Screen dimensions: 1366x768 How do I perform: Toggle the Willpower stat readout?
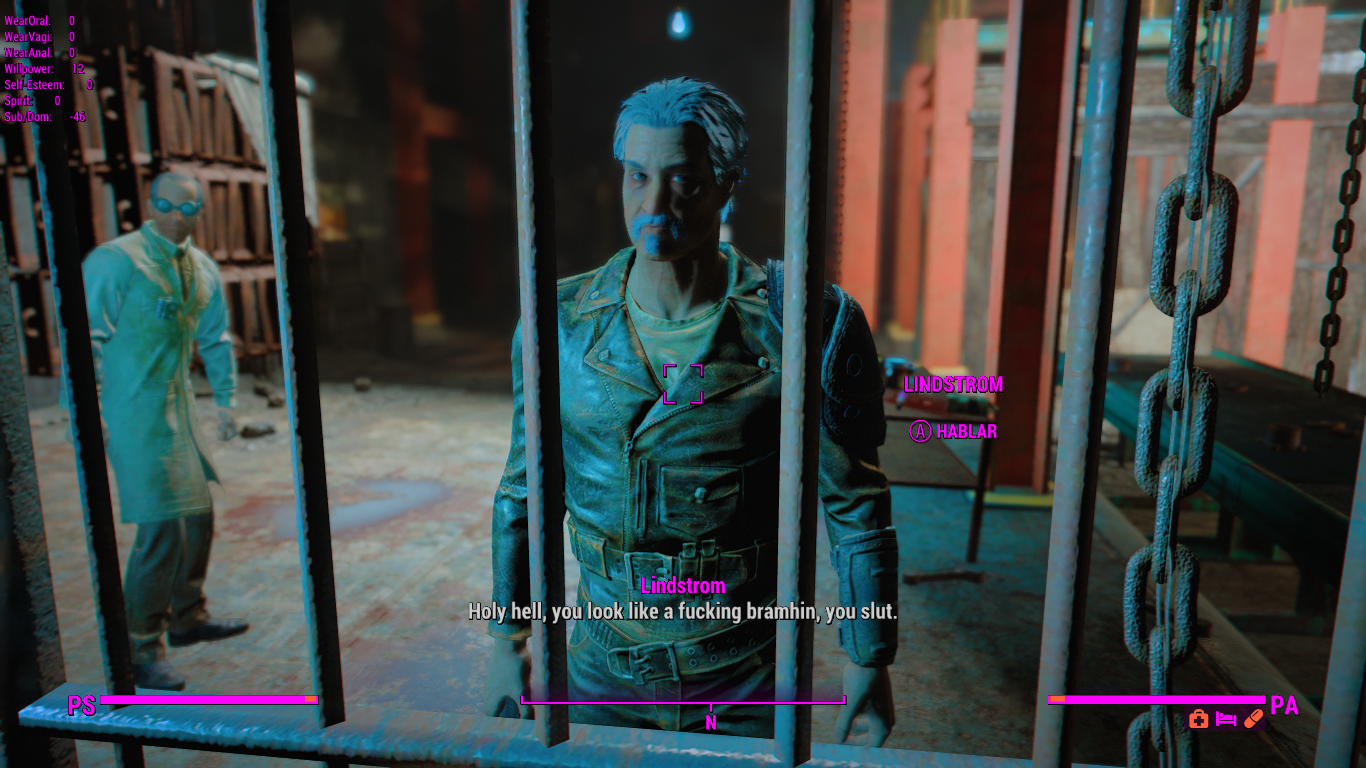point(35,70)
